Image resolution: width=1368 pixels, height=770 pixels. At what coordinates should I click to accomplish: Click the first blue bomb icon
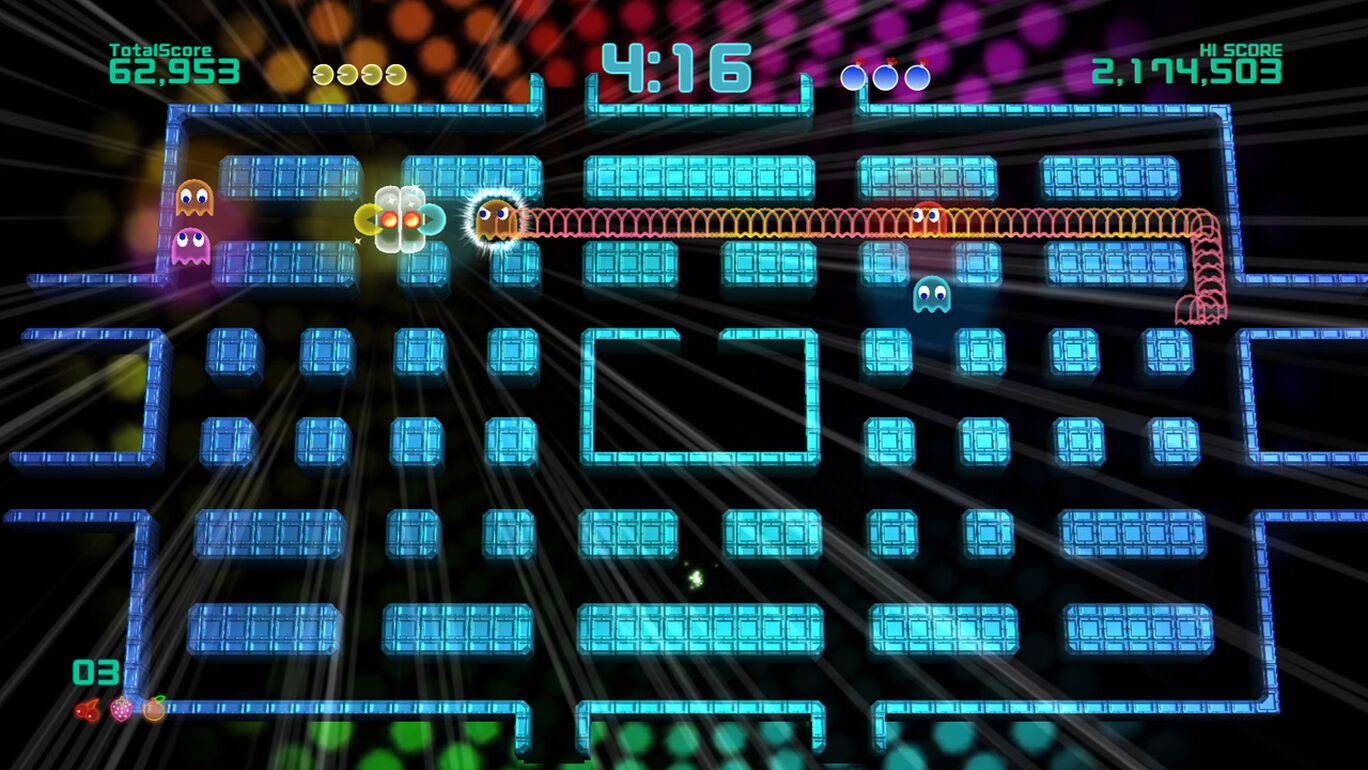(x=854, y=78)
